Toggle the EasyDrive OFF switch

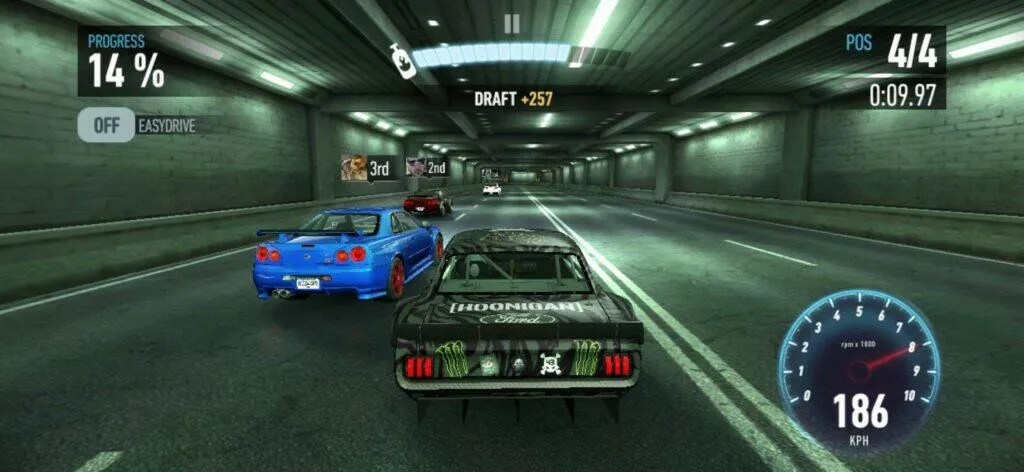[107, 125]
